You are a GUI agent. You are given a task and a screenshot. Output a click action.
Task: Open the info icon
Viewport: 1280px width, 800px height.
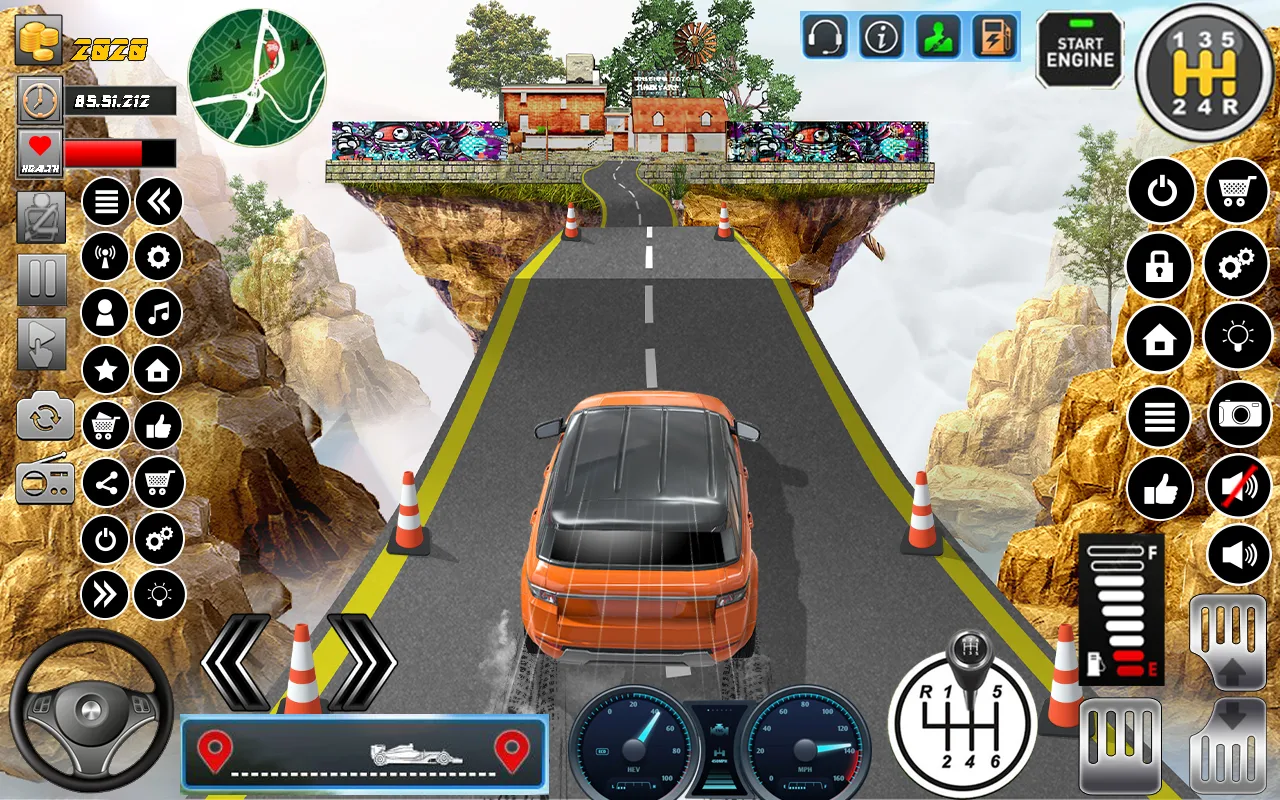click(x=881, y=37)
